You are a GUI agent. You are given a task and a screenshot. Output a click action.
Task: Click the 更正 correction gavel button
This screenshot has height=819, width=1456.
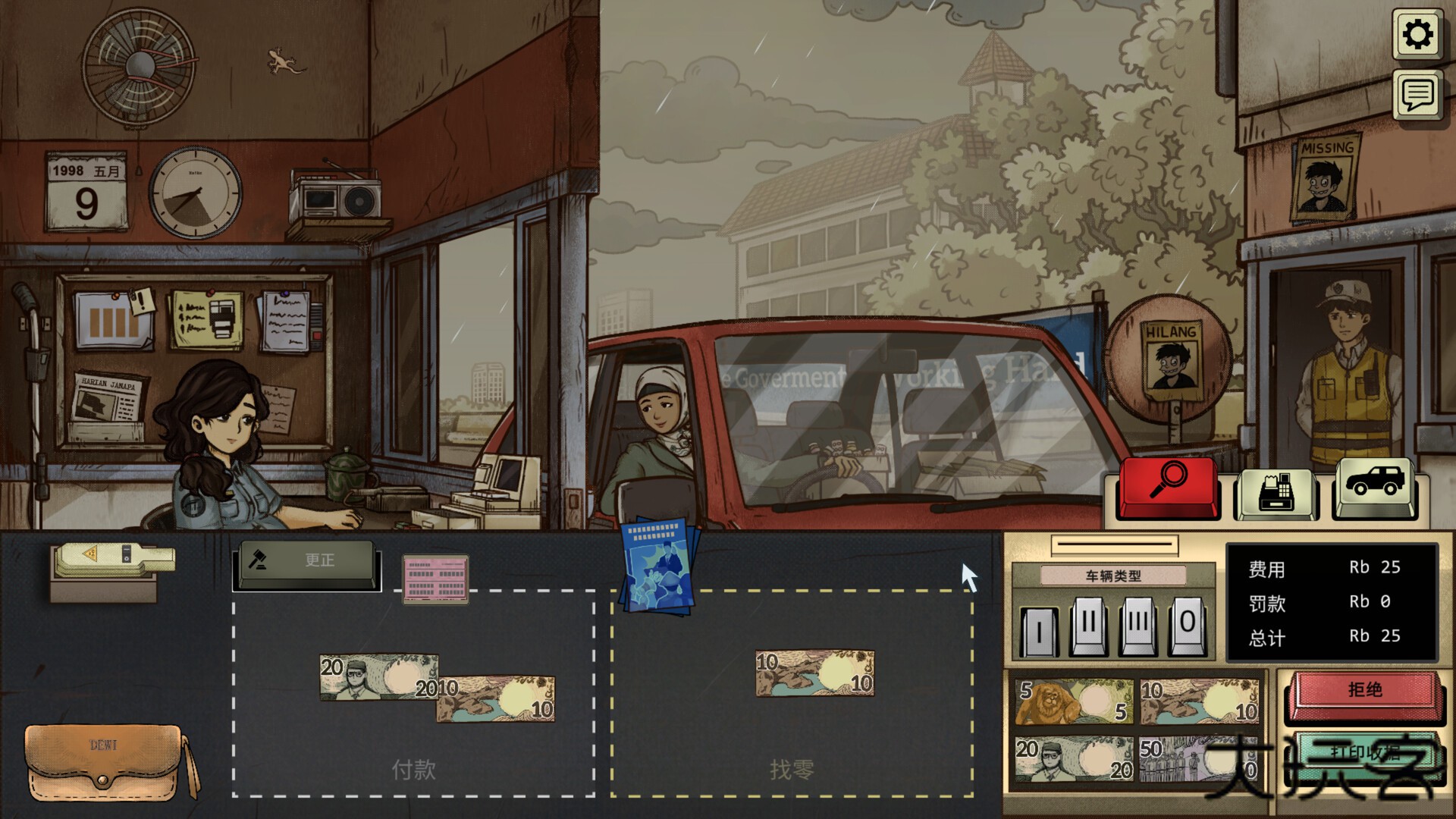click(x=306, y=563)
